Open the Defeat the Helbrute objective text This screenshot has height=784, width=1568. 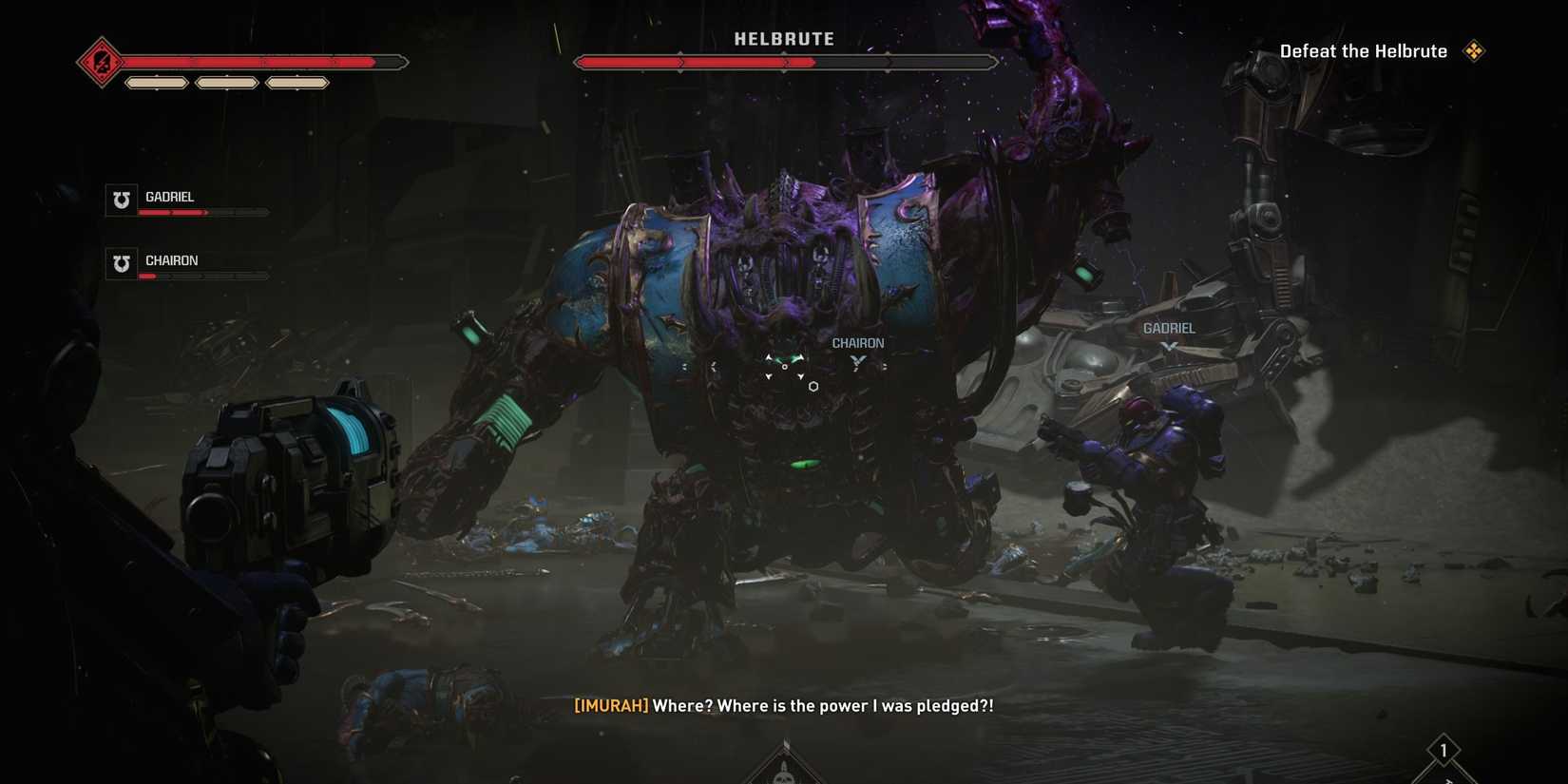click(x=1365, y=51)
